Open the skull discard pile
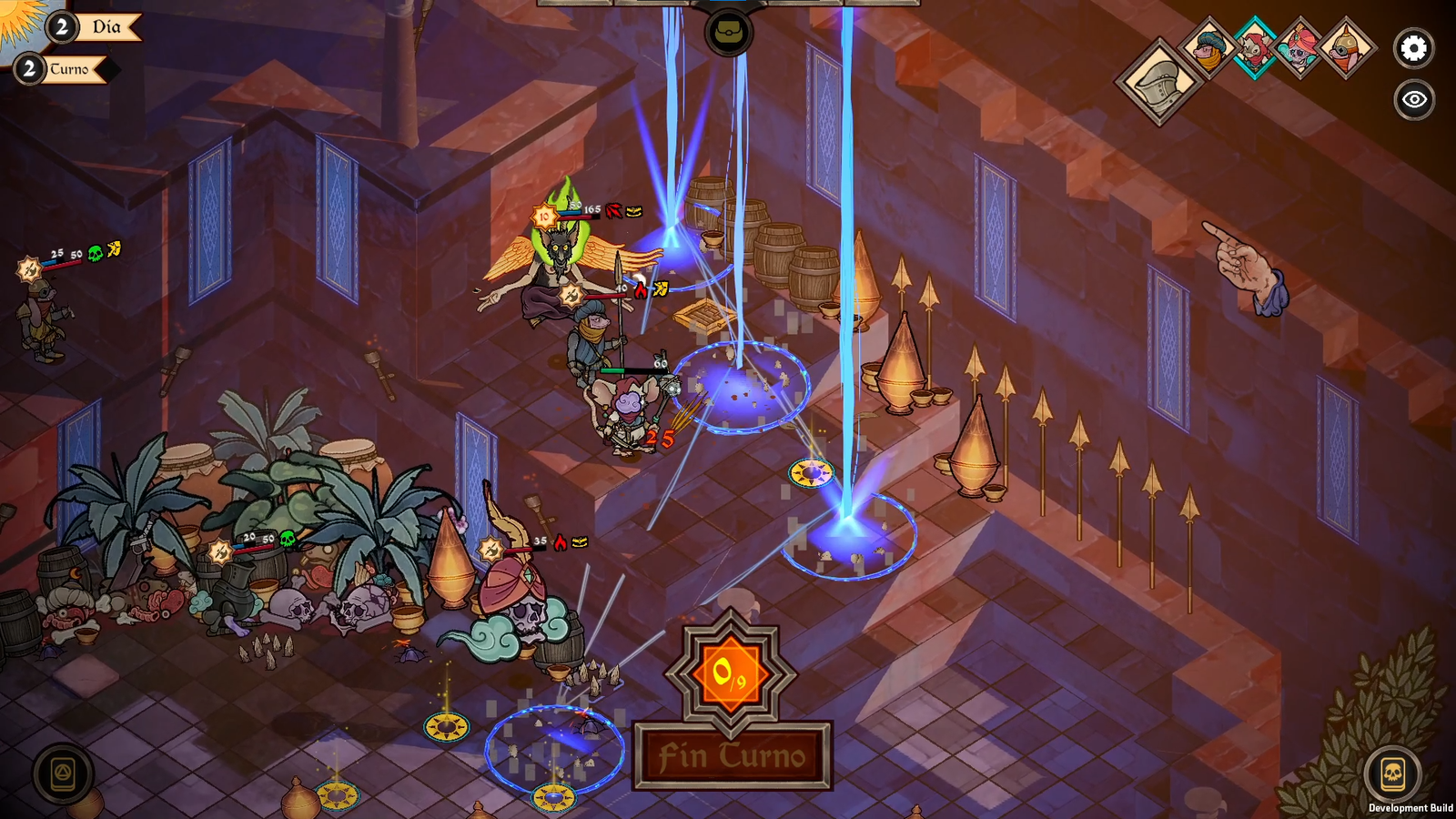This screenshot has width=1456, height=819. pyautogui.click(x=1392, y=774)
